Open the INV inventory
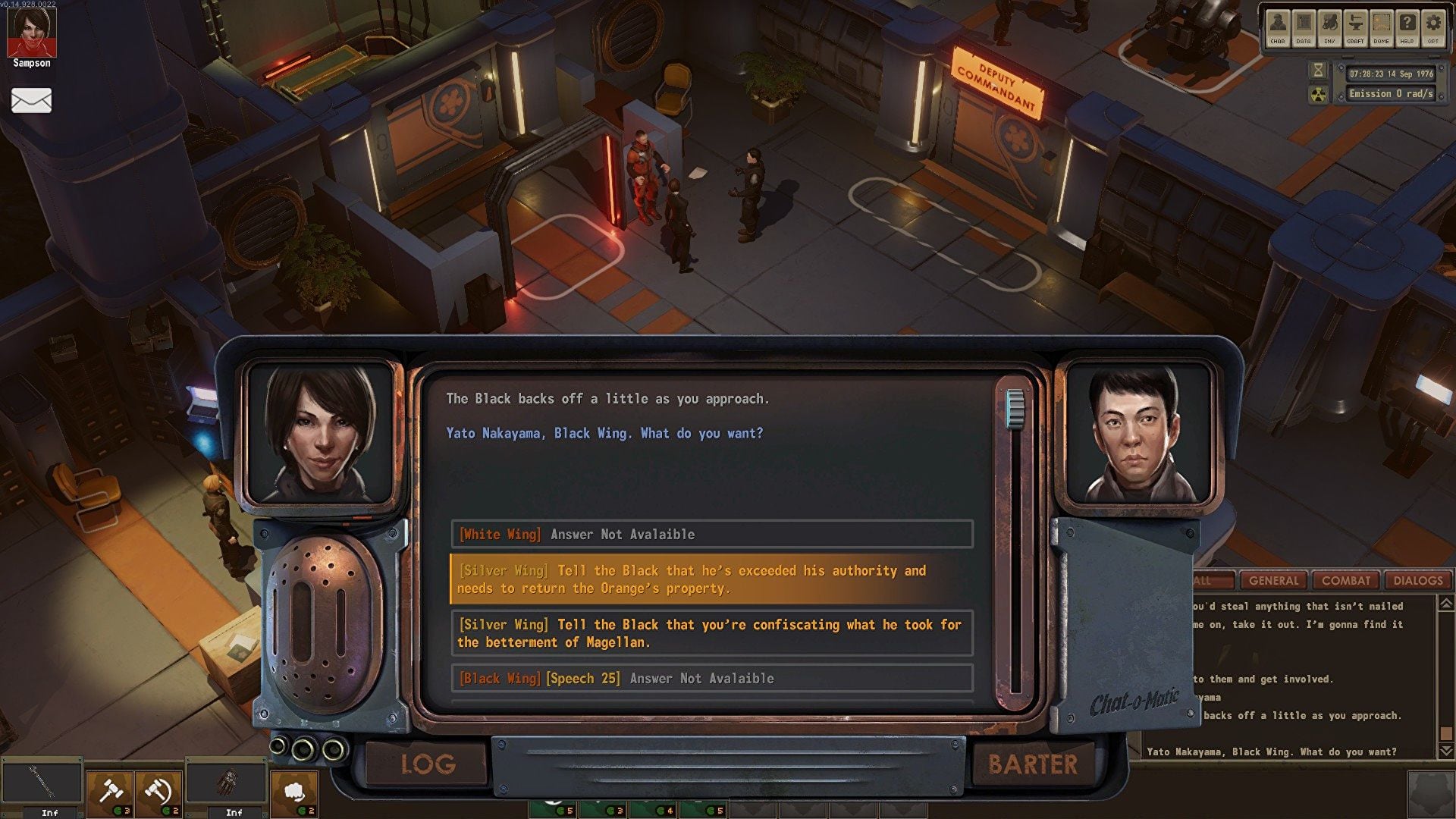 (x=1329, y=29)
